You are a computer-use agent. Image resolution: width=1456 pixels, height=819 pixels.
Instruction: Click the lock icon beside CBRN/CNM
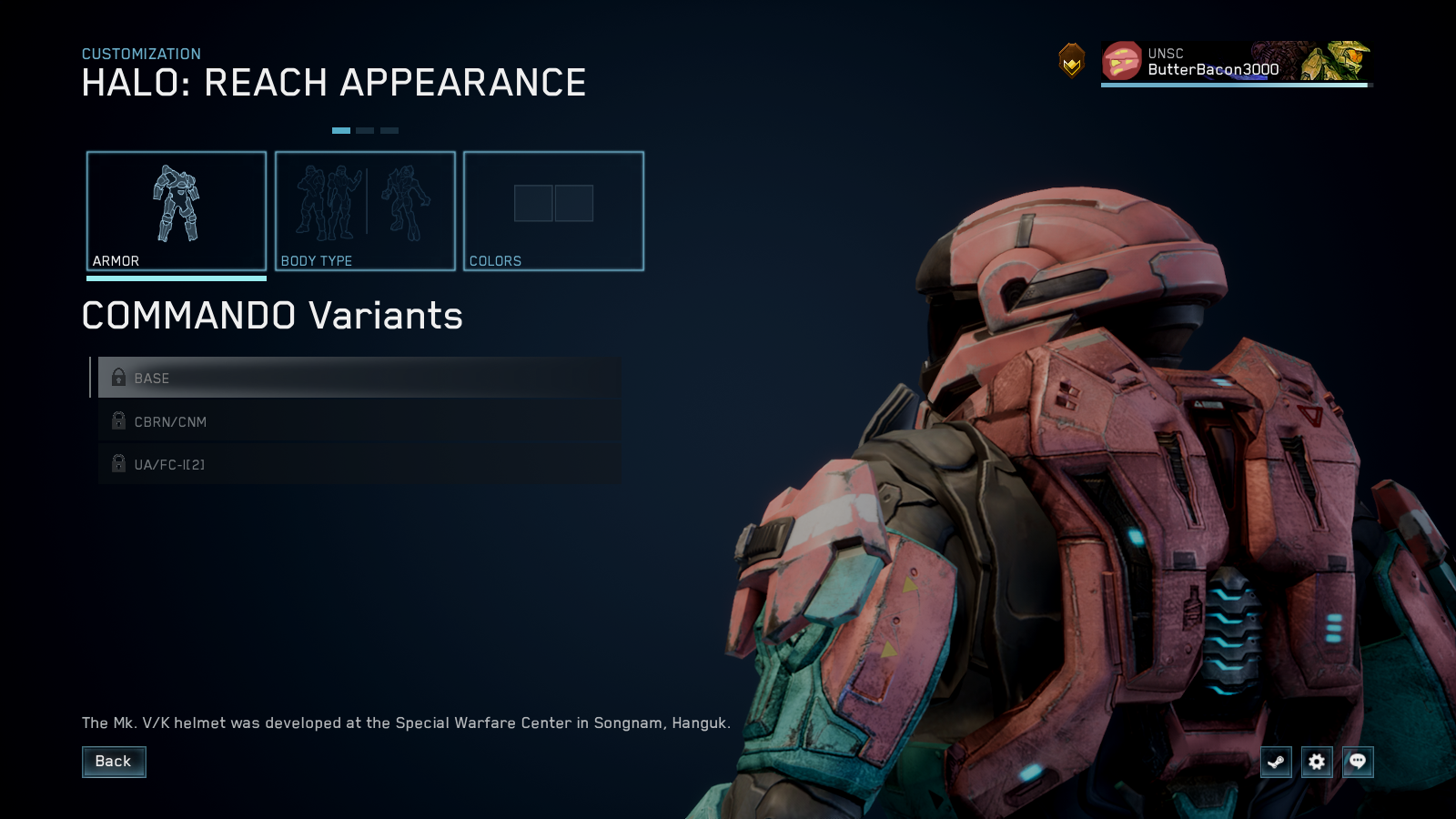(117, 421)
